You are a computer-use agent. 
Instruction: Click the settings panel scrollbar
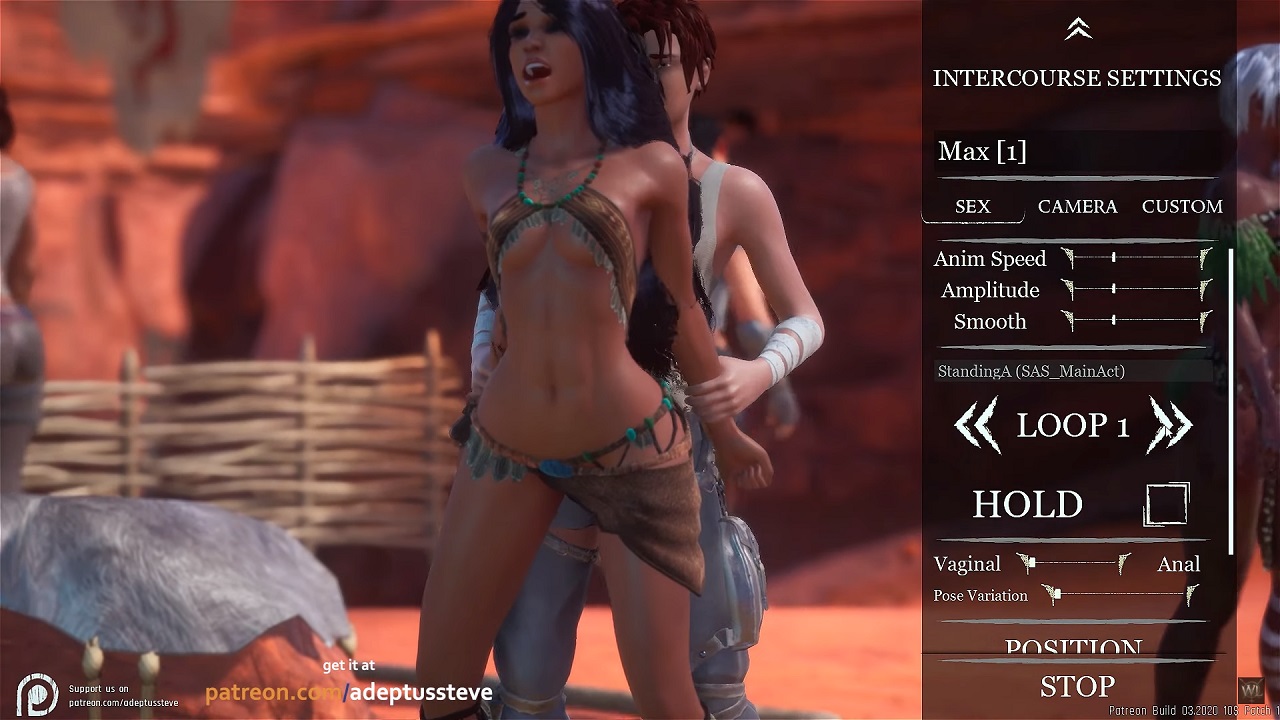tap(1231, 400)
